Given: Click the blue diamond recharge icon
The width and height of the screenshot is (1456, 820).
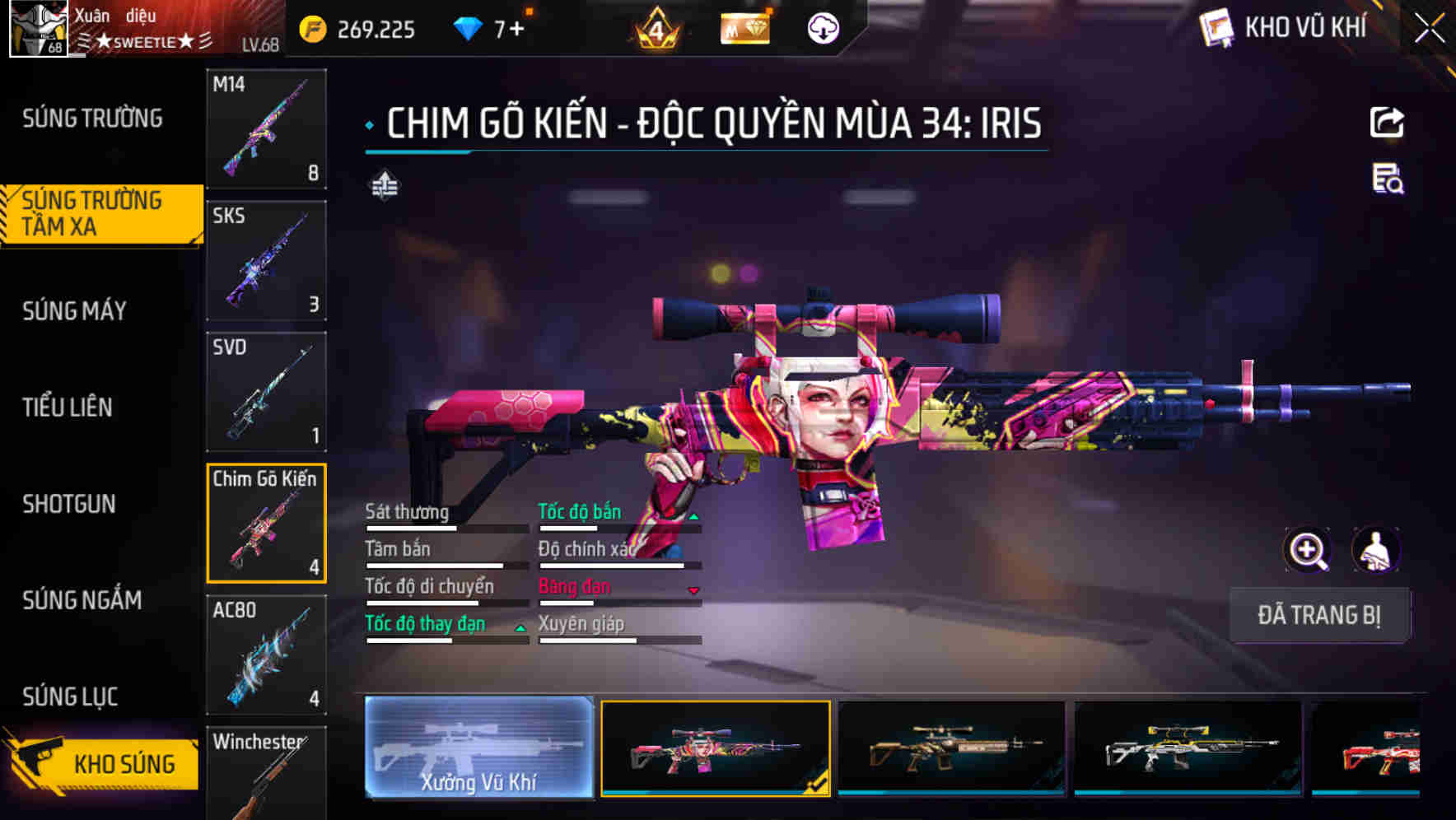Looking at the screenshot, I should pos(467,27).
